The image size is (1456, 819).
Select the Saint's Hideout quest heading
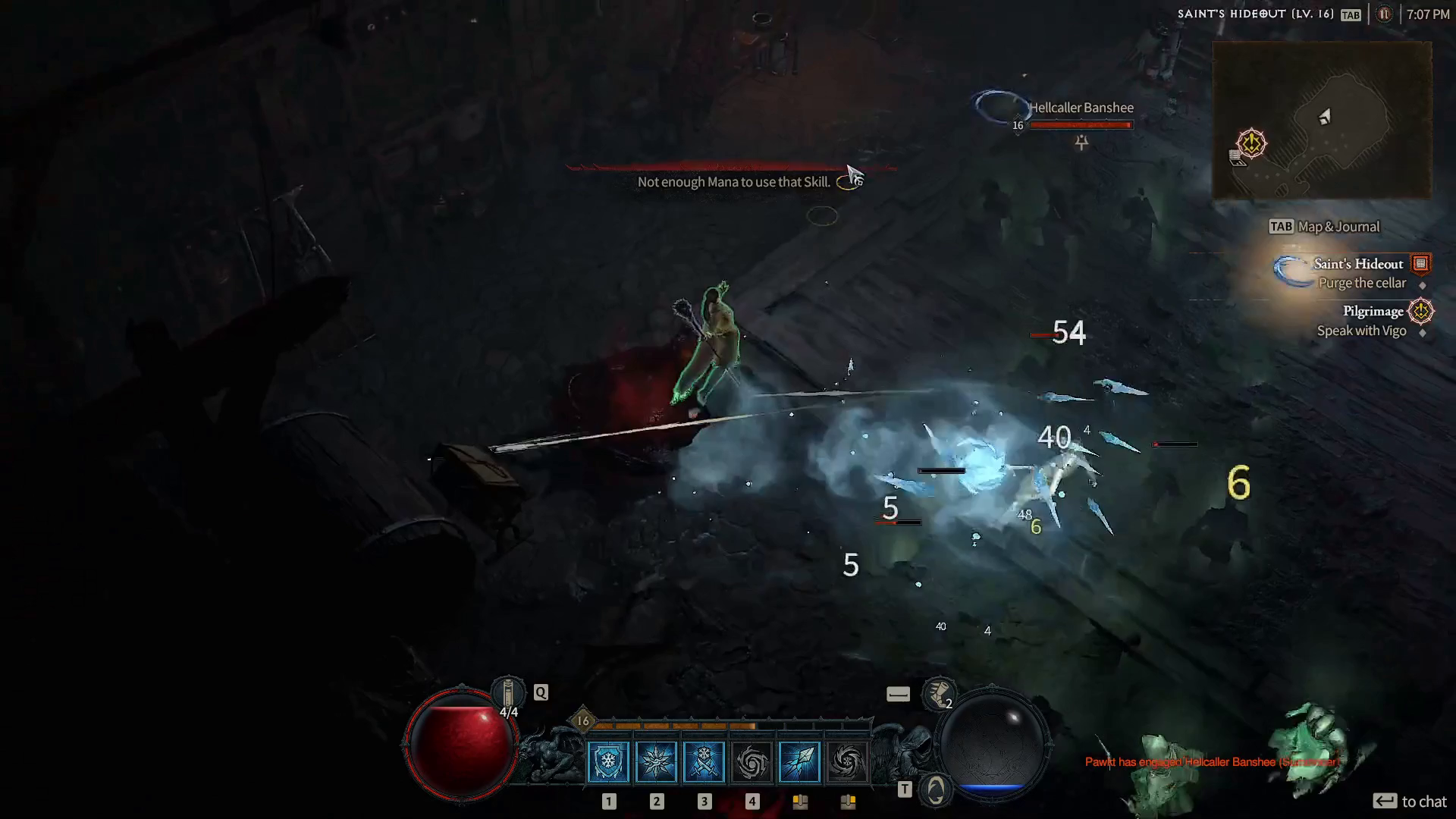coord(1357,264)
